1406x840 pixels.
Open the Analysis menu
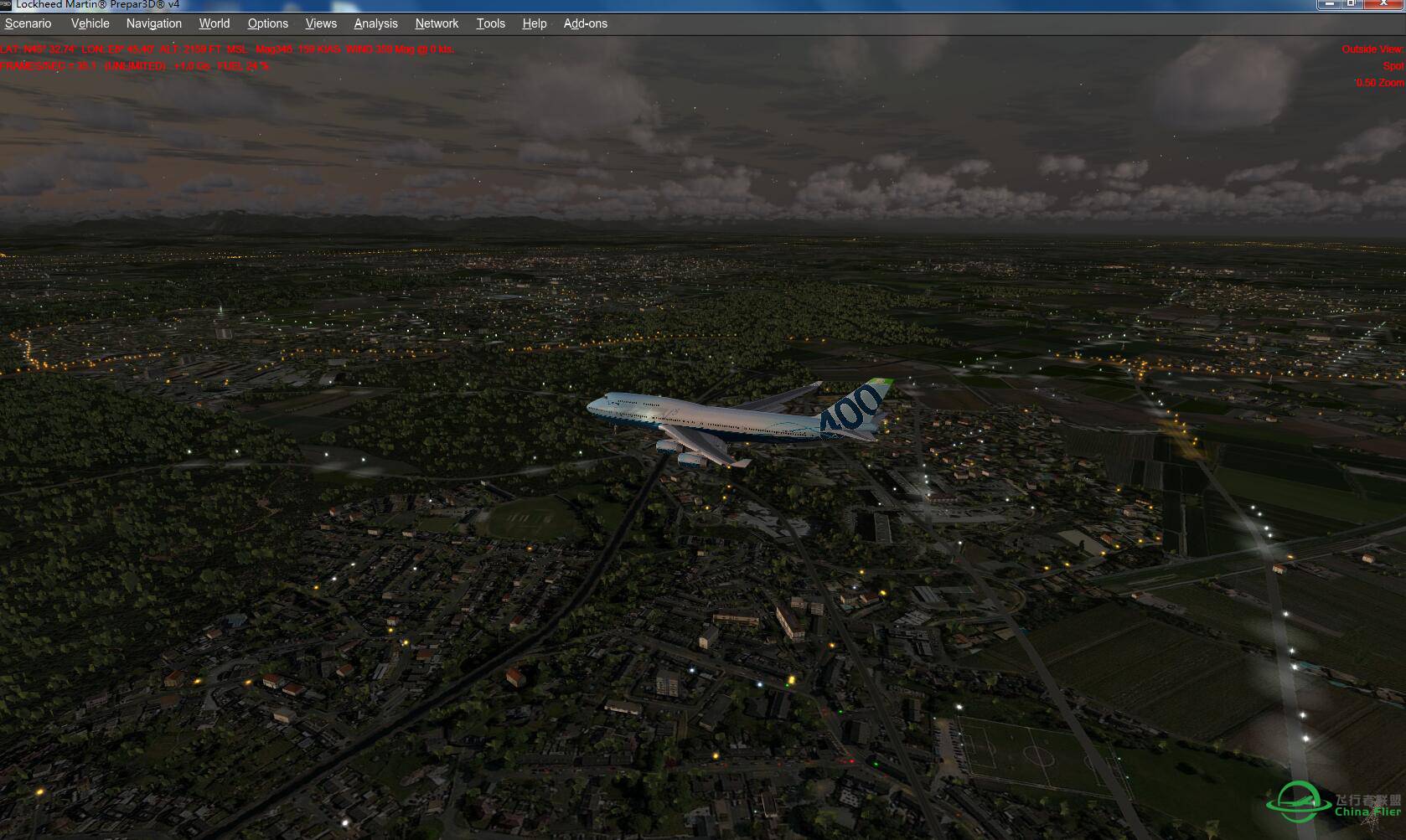376,23
